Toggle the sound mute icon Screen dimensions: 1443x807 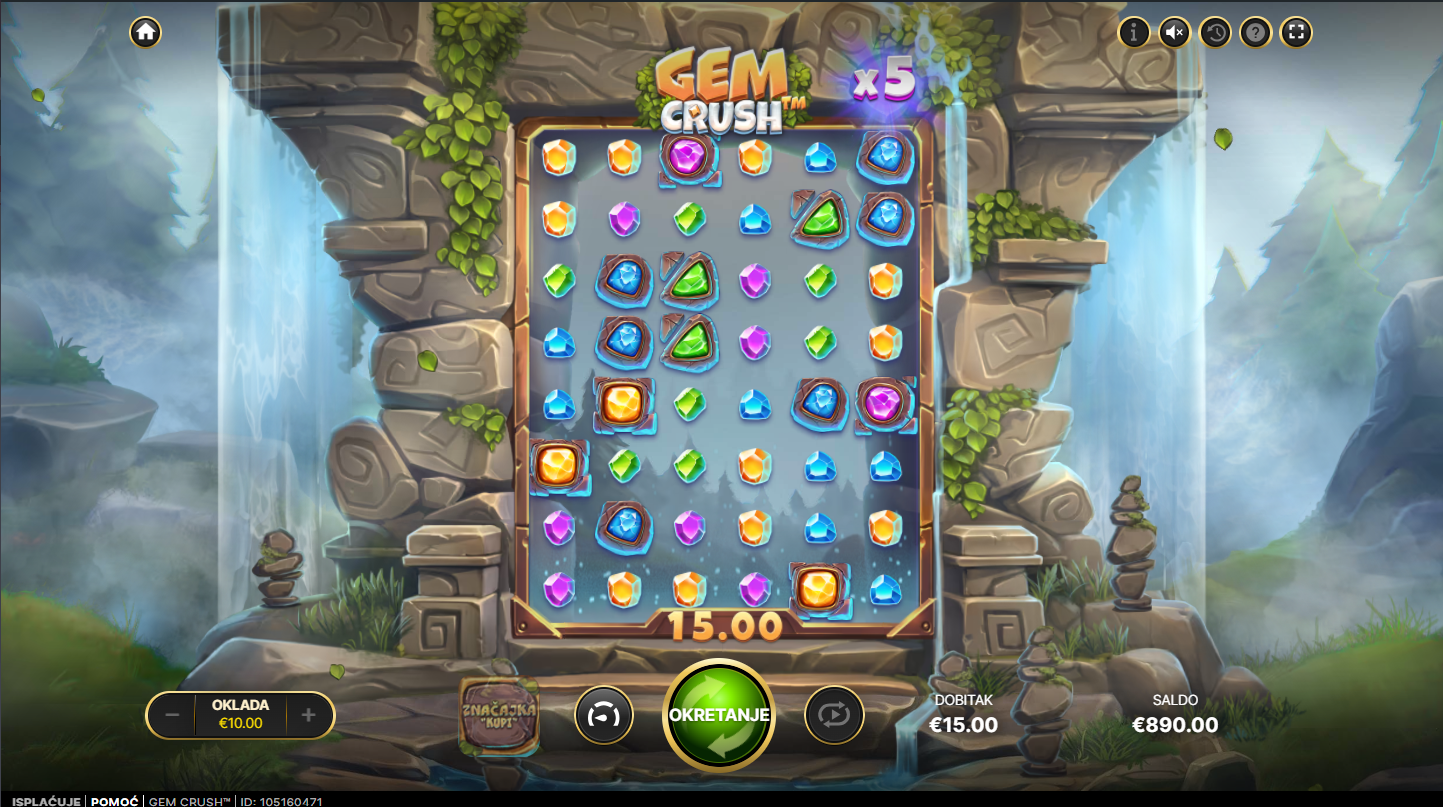tap(1174, 32)
